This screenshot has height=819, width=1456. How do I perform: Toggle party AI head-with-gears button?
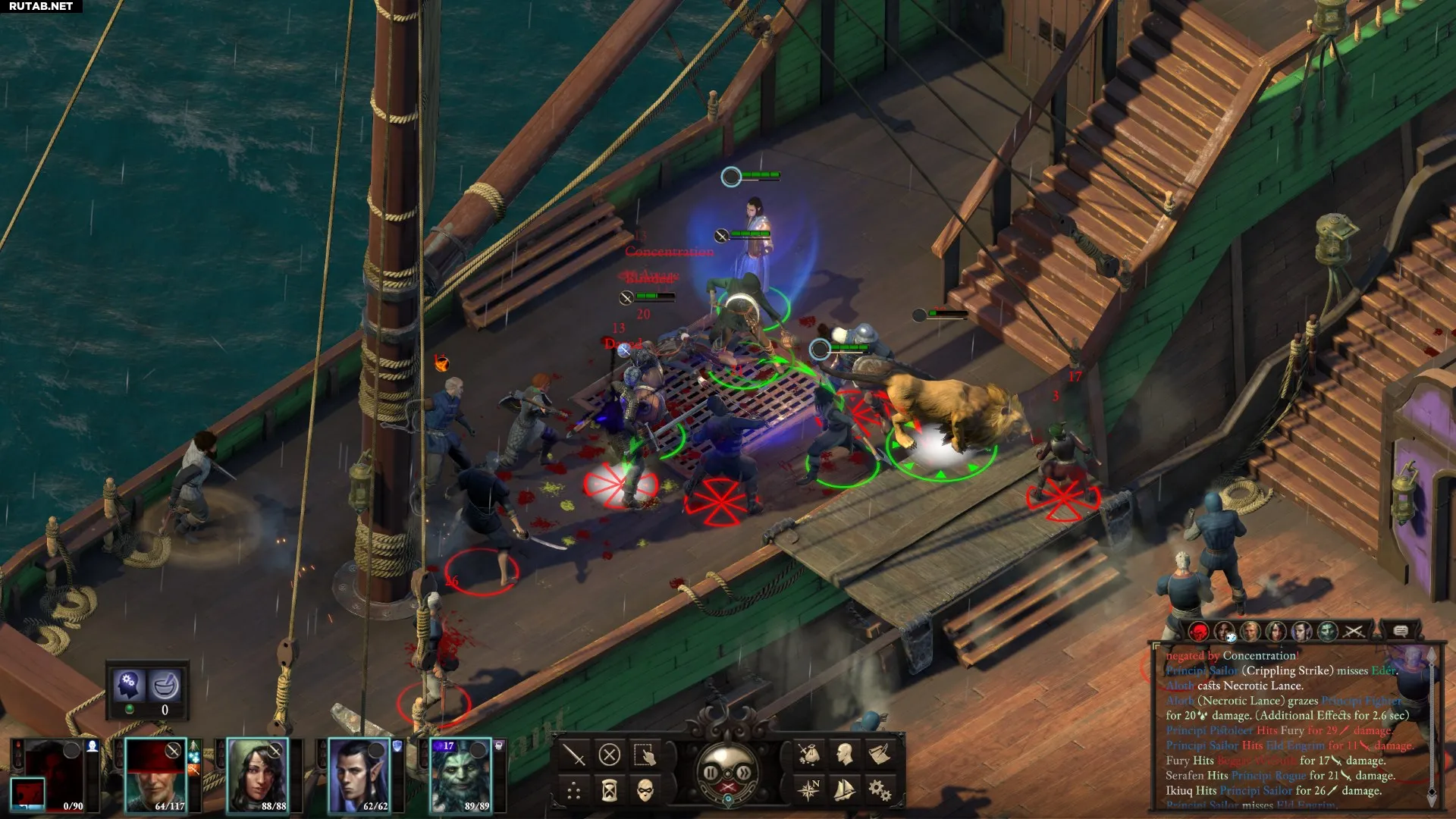click(x=129, y=685)
